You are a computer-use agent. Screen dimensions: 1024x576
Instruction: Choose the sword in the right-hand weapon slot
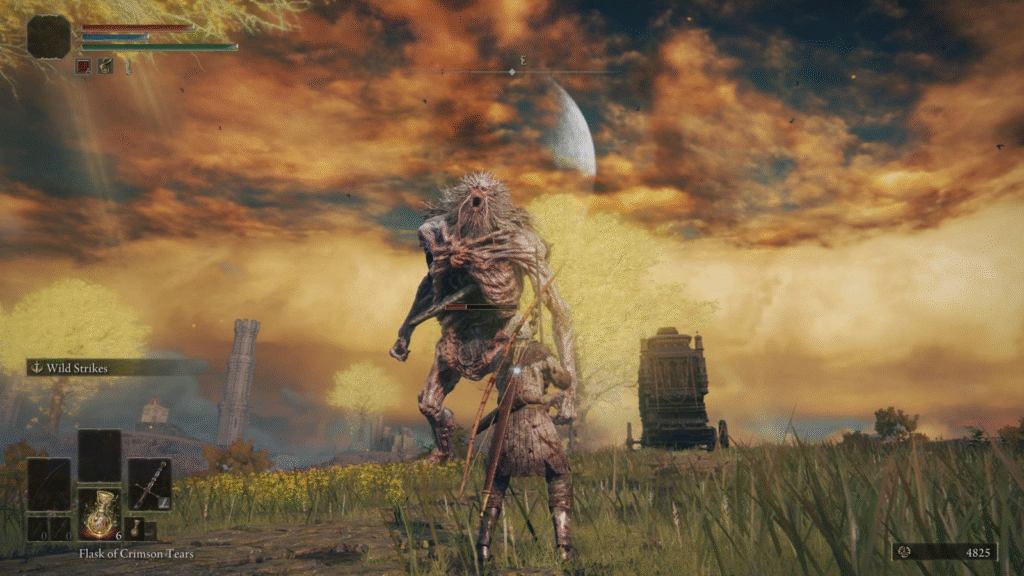(149, 484)
